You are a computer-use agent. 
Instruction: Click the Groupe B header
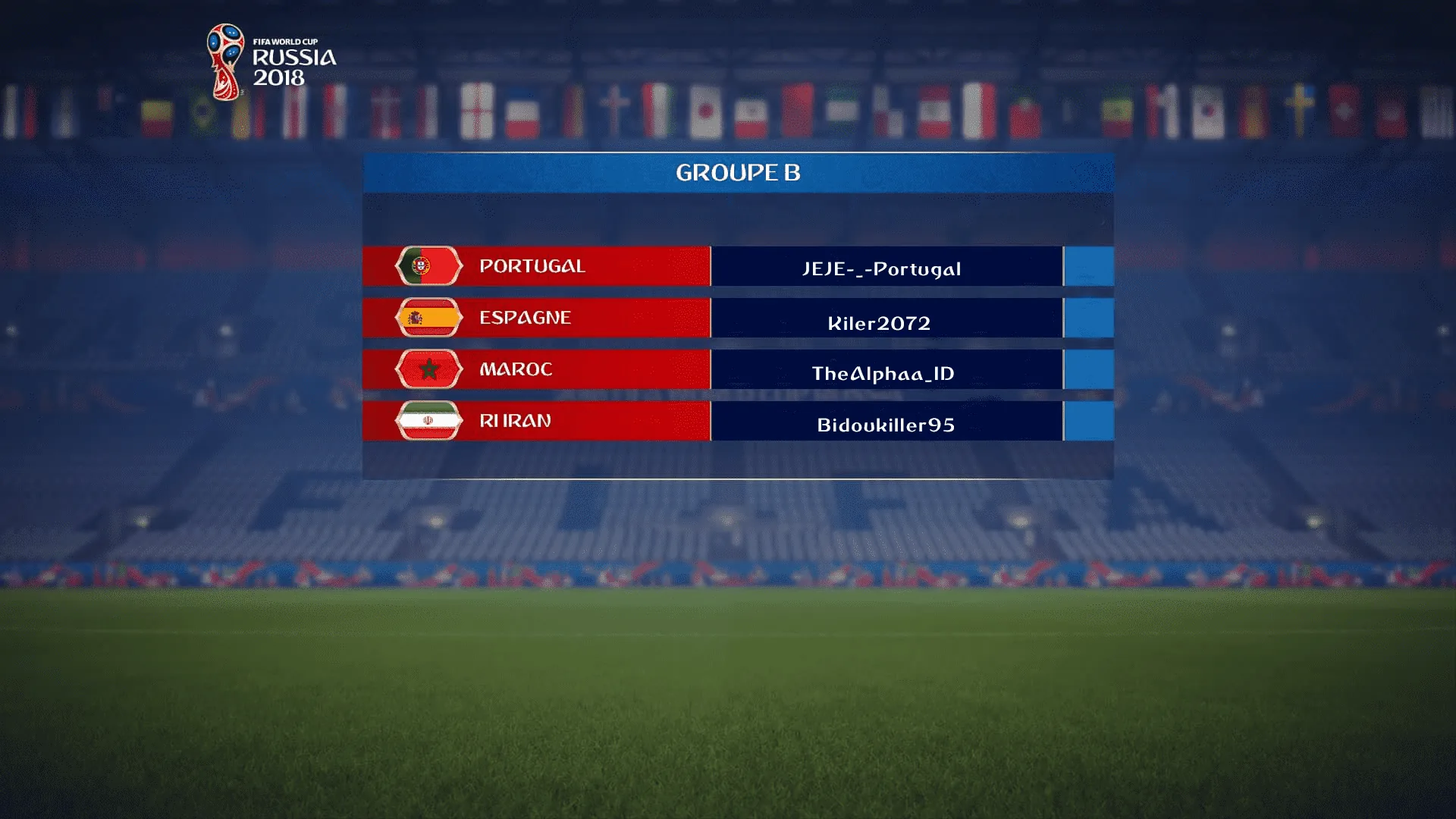pyautogui.click(x=738, y=173)
